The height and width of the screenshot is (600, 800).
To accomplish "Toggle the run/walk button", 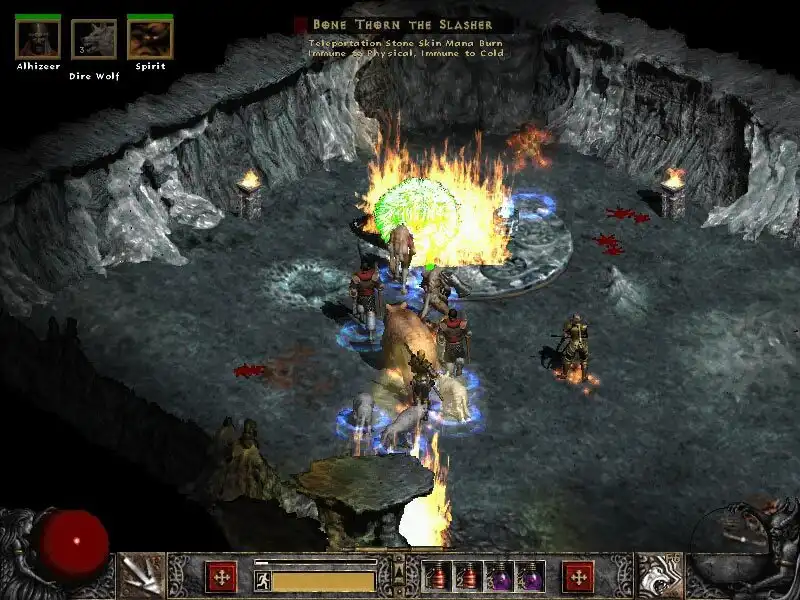I will click(x=263, y=580).
